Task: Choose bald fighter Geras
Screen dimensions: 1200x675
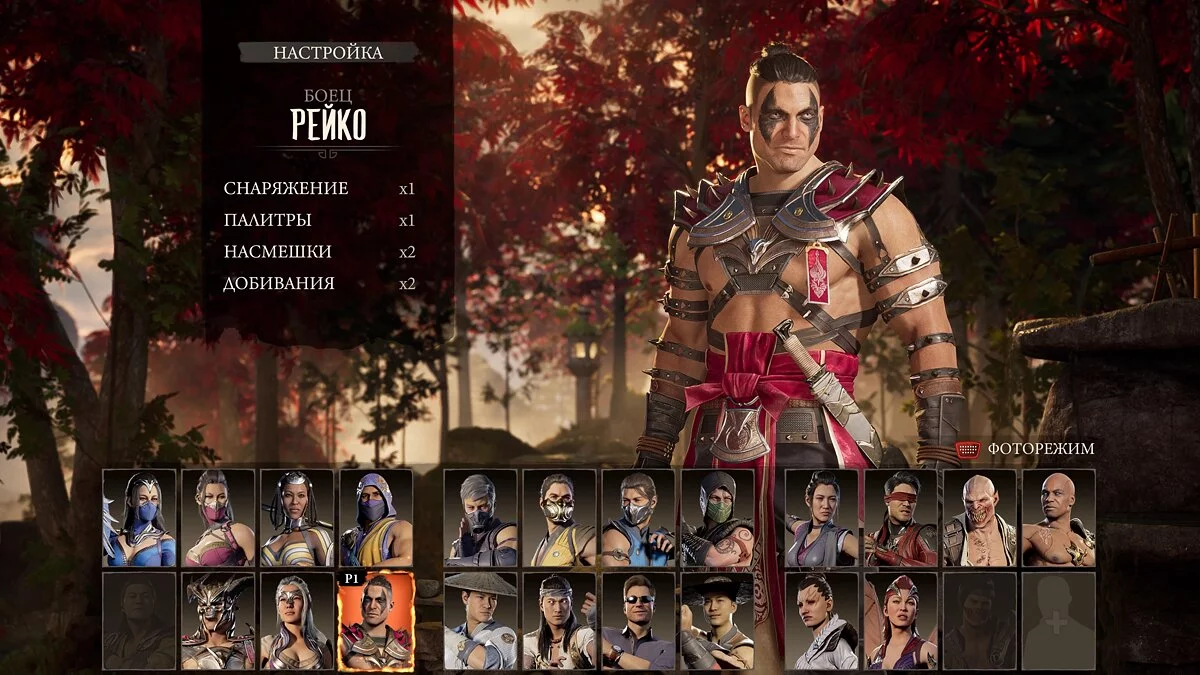Action: (1059, 518)
